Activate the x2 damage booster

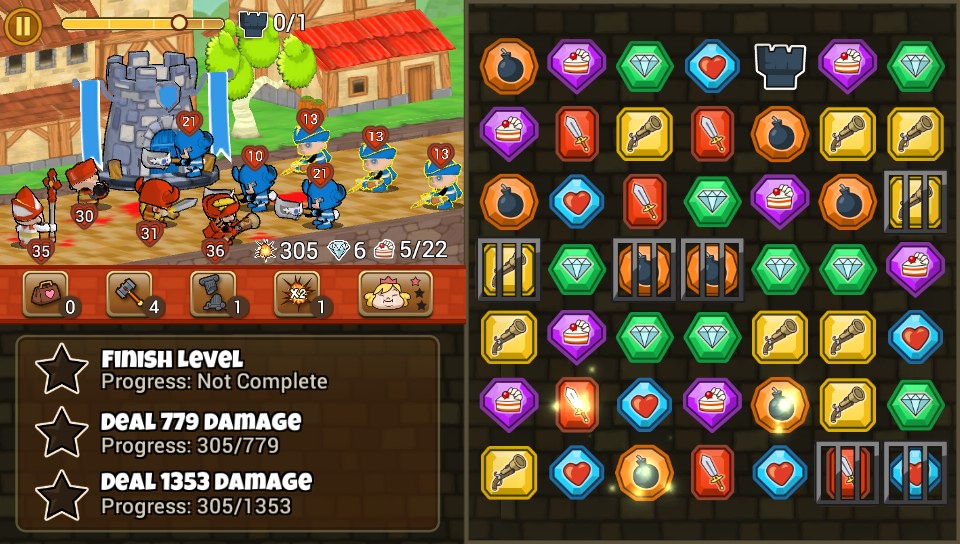coord(297,294)
